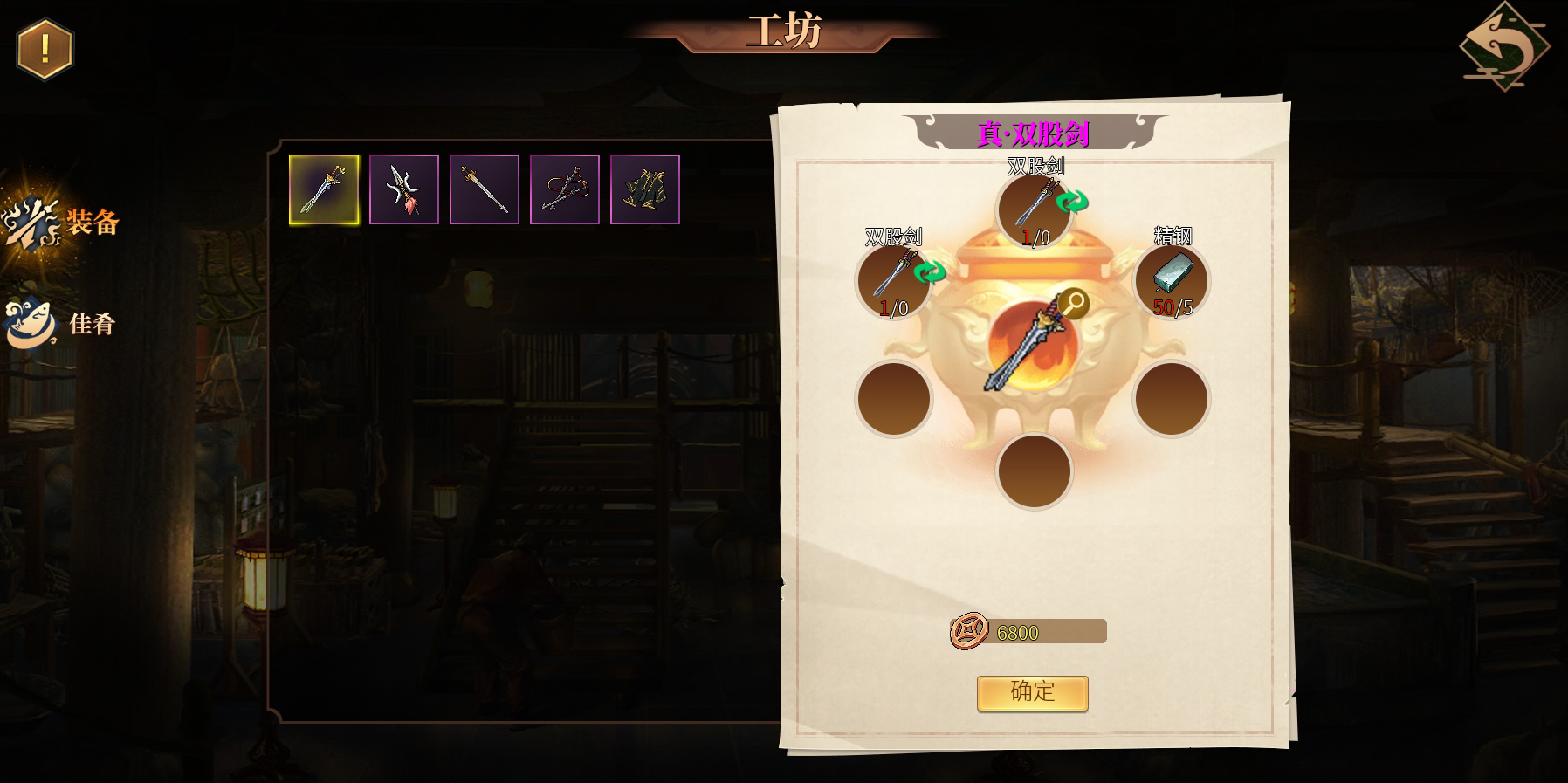Open the exclamation mark info icon
This screenshot has width=1568, height=783.
click(45, 50)
